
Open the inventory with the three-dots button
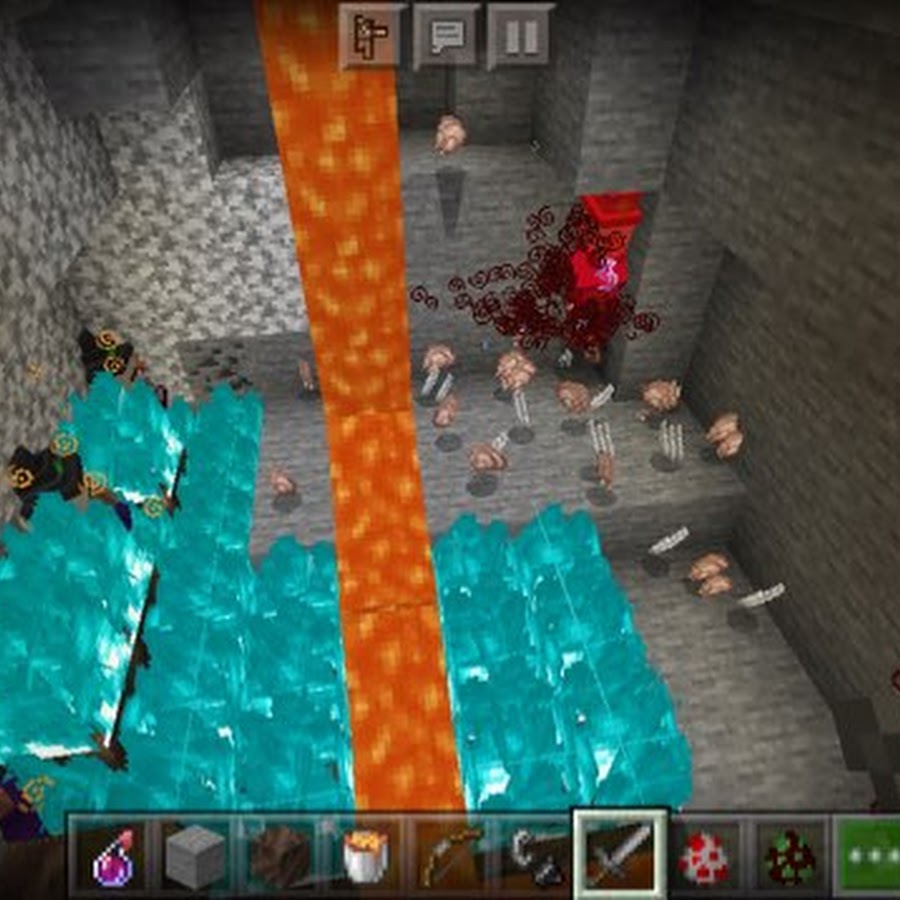[868, 857]
